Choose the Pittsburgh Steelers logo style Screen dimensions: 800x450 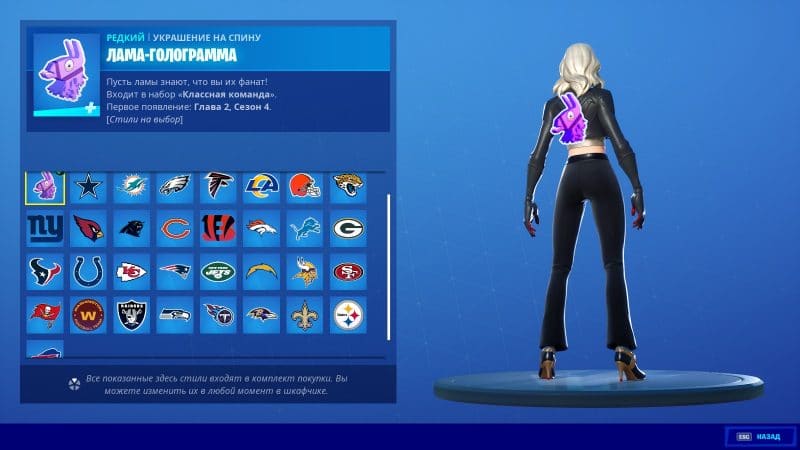347,314
